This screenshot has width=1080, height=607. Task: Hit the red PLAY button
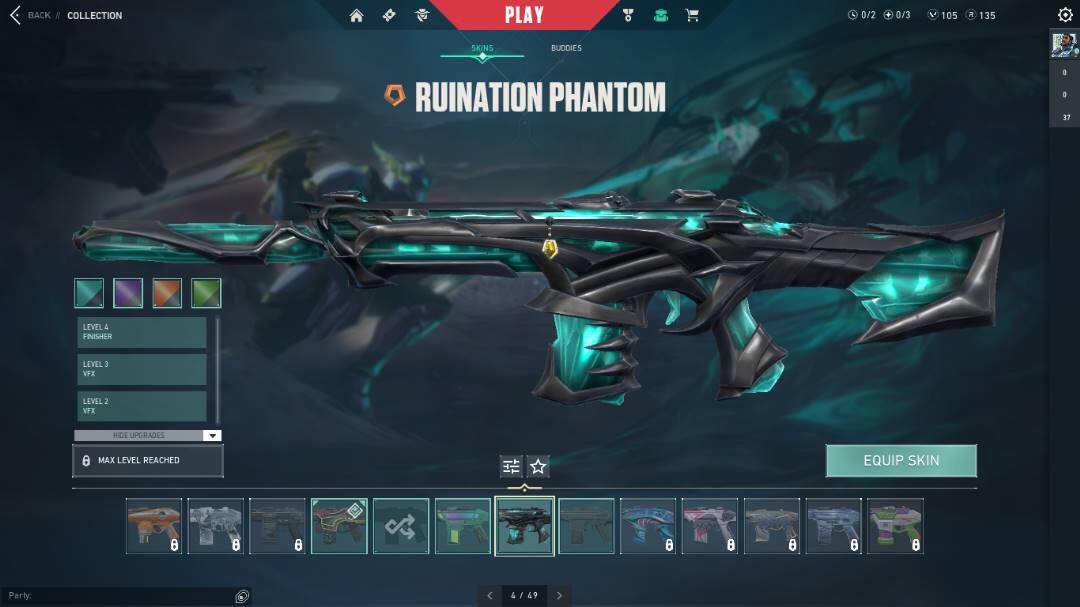point(524,15)
